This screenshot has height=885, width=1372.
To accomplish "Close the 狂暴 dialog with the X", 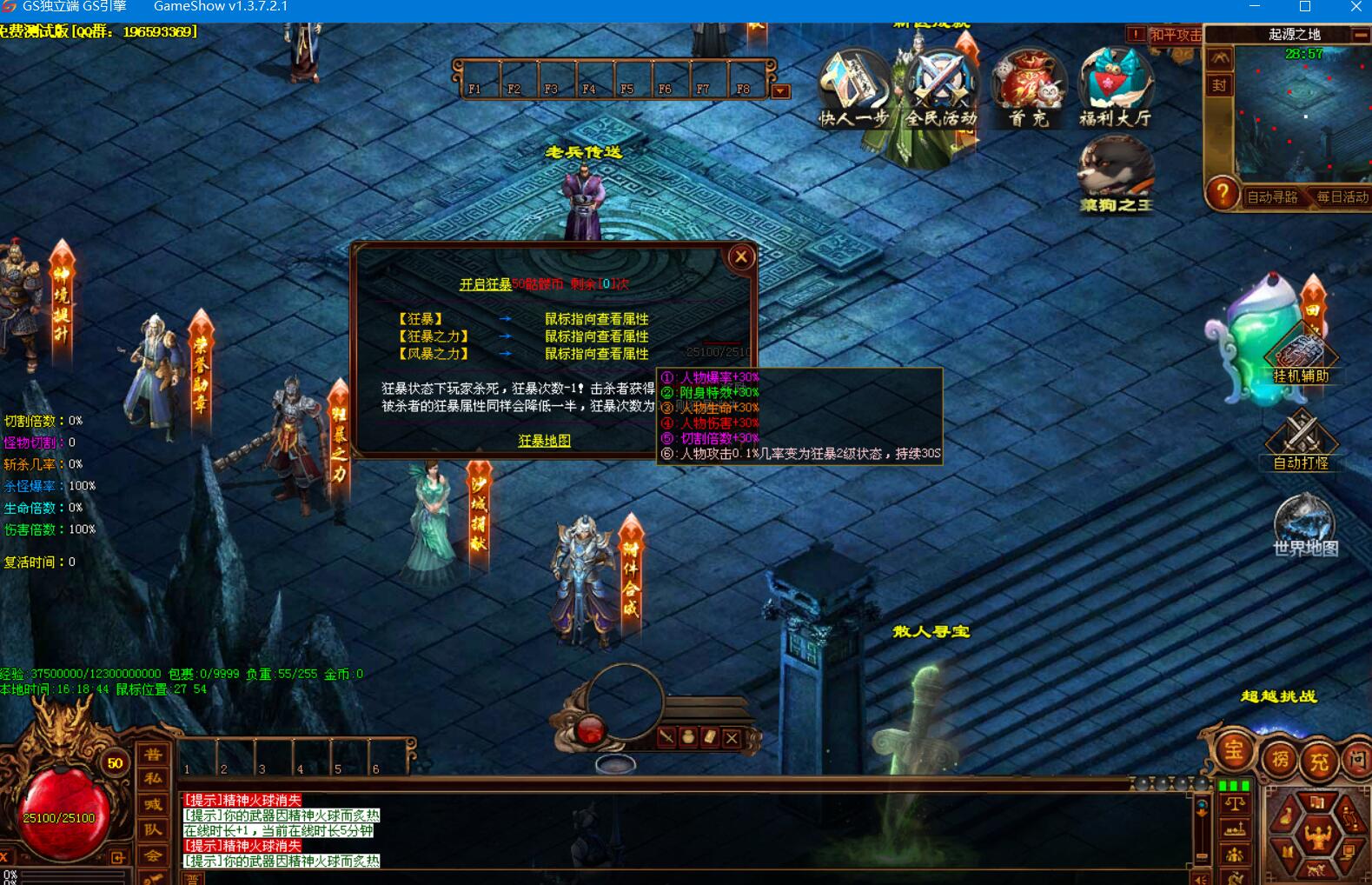I will click(740, 256).
